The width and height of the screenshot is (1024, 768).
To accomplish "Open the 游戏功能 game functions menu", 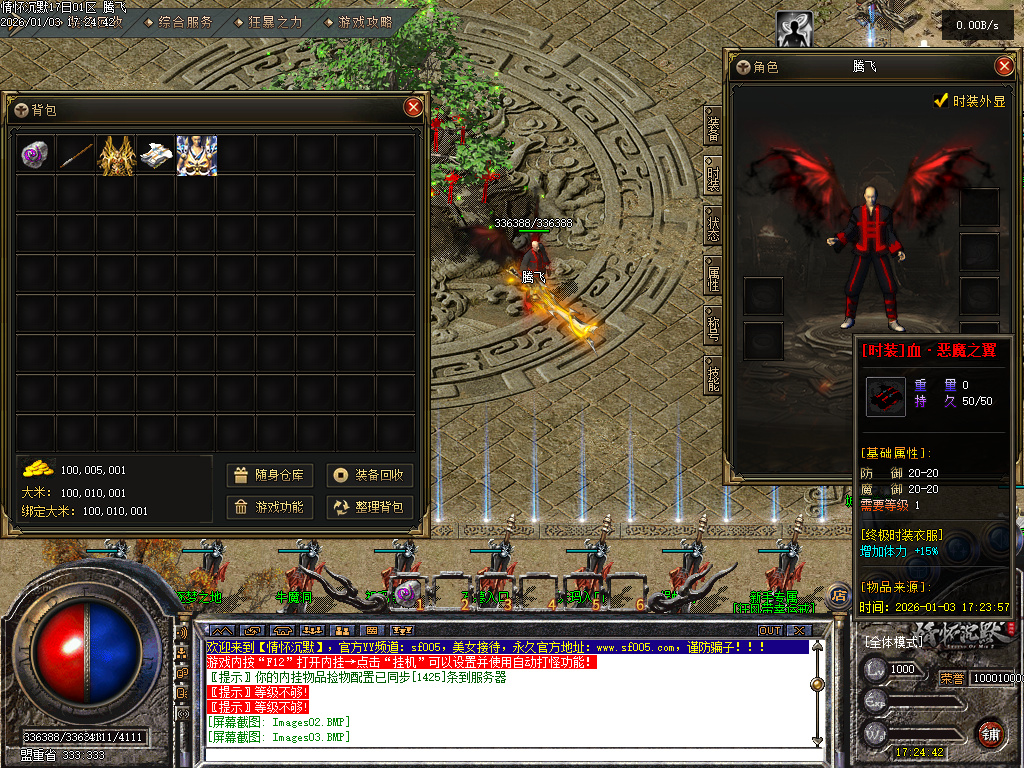I will pos(270,507).
